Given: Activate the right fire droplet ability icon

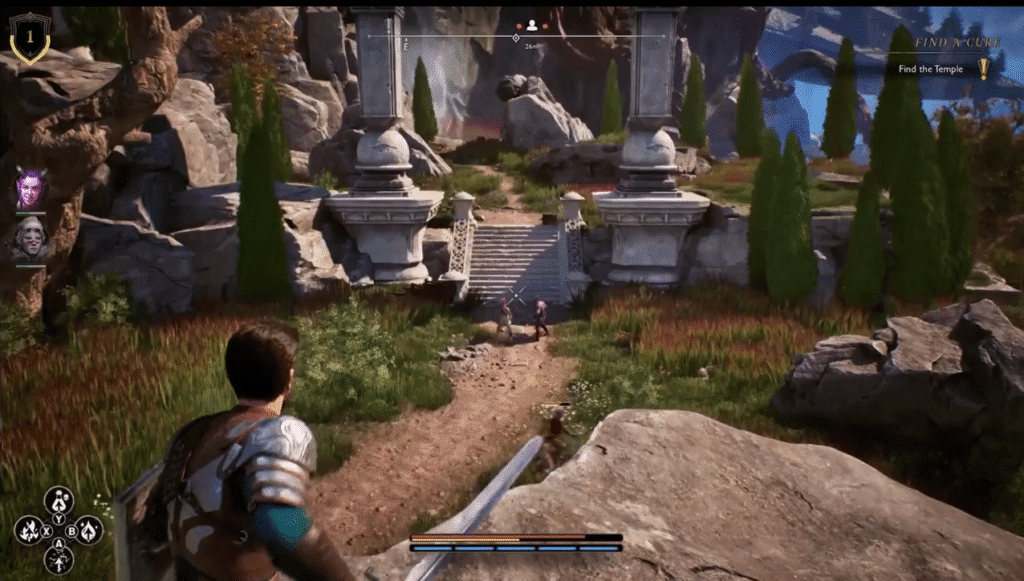Looking at the screenshot, I should pos(89,530).
